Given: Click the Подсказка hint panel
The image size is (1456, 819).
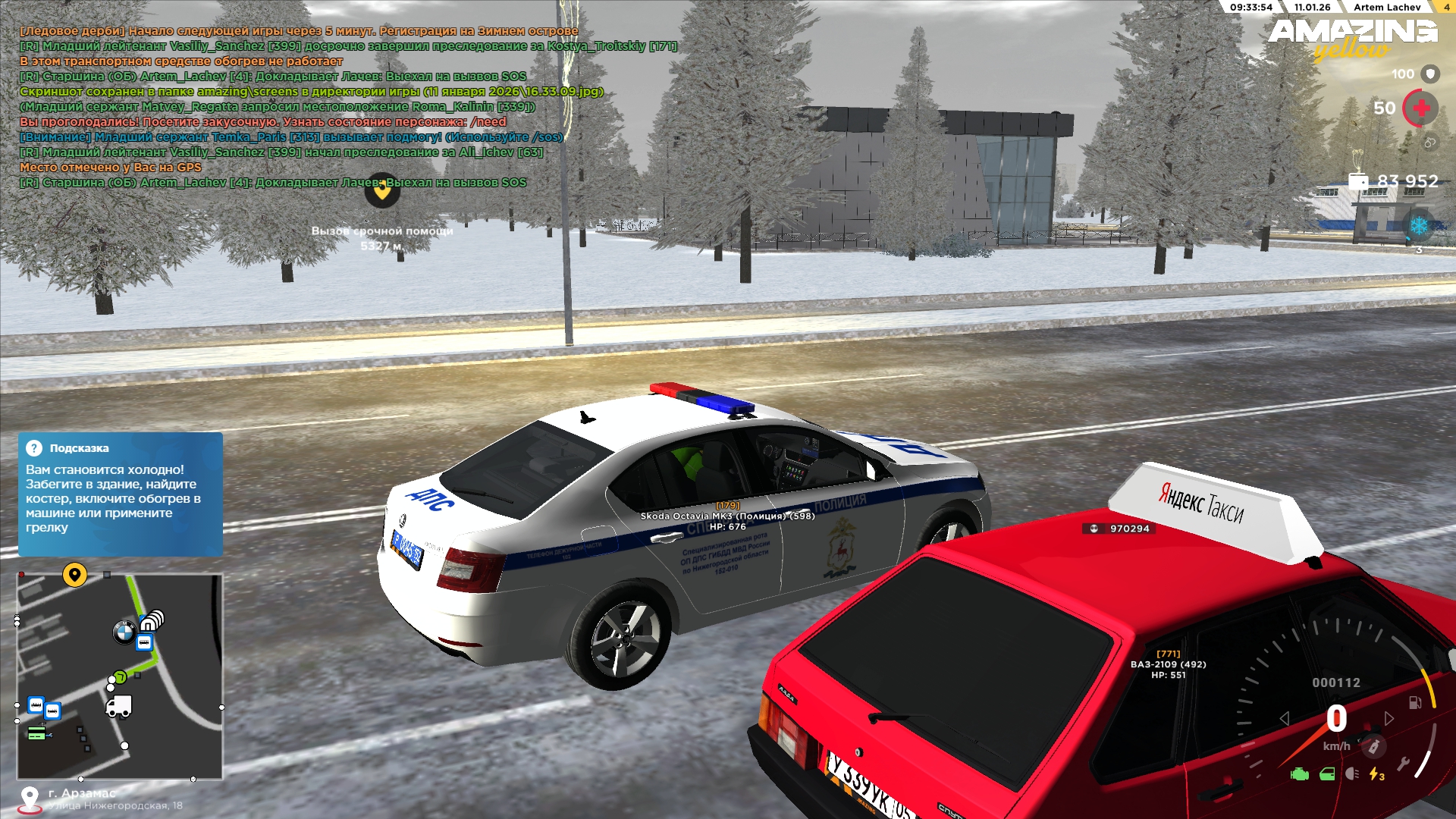Looking at the screenshot, I should coord(121,494).
